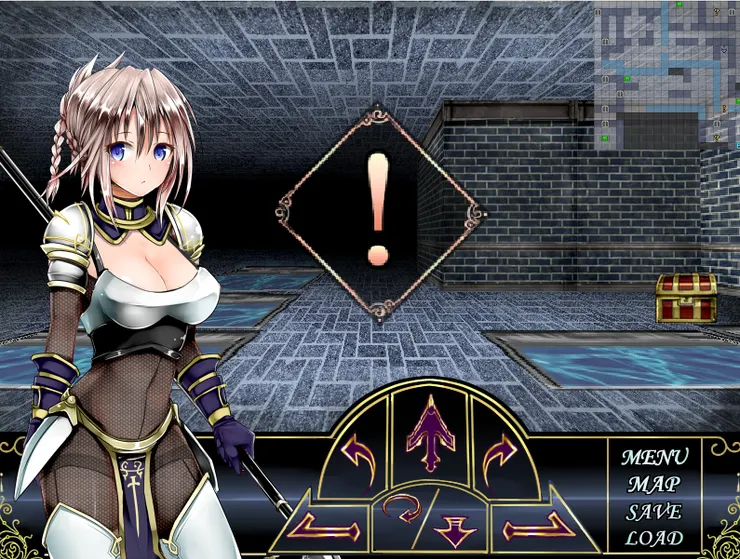Click the dungeon minimap
Viewport: 740px width, 559px height.
(665, 75)
